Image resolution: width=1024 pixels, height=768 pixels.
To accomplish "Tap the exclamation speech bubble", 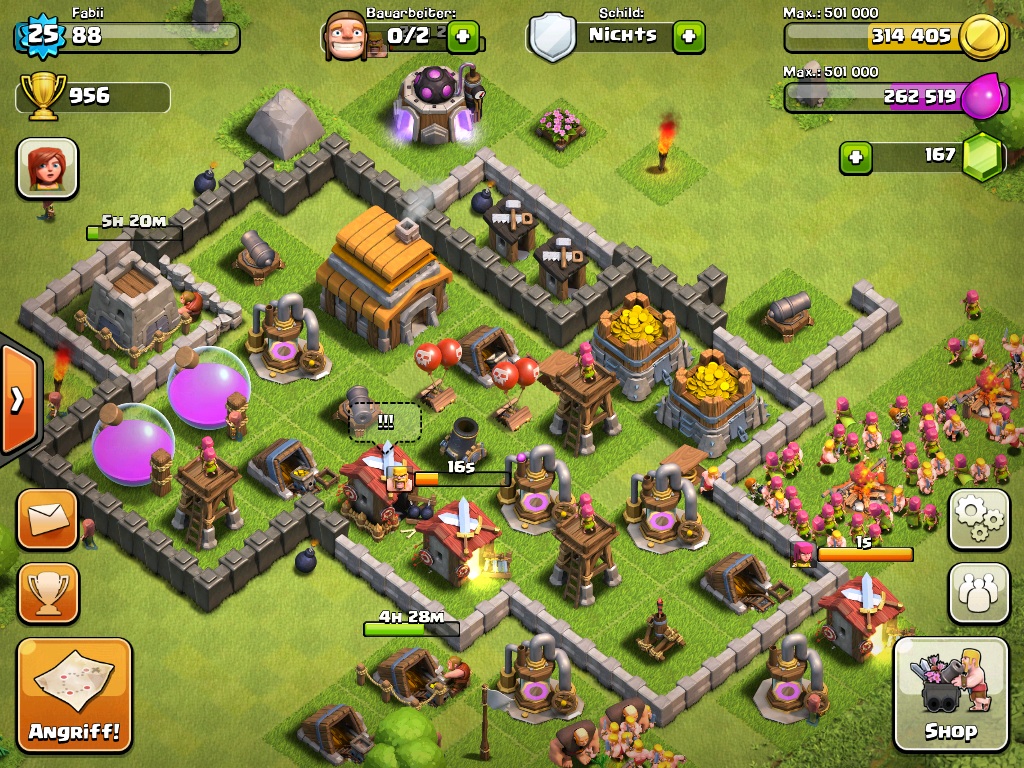I will tap(385, 422).
